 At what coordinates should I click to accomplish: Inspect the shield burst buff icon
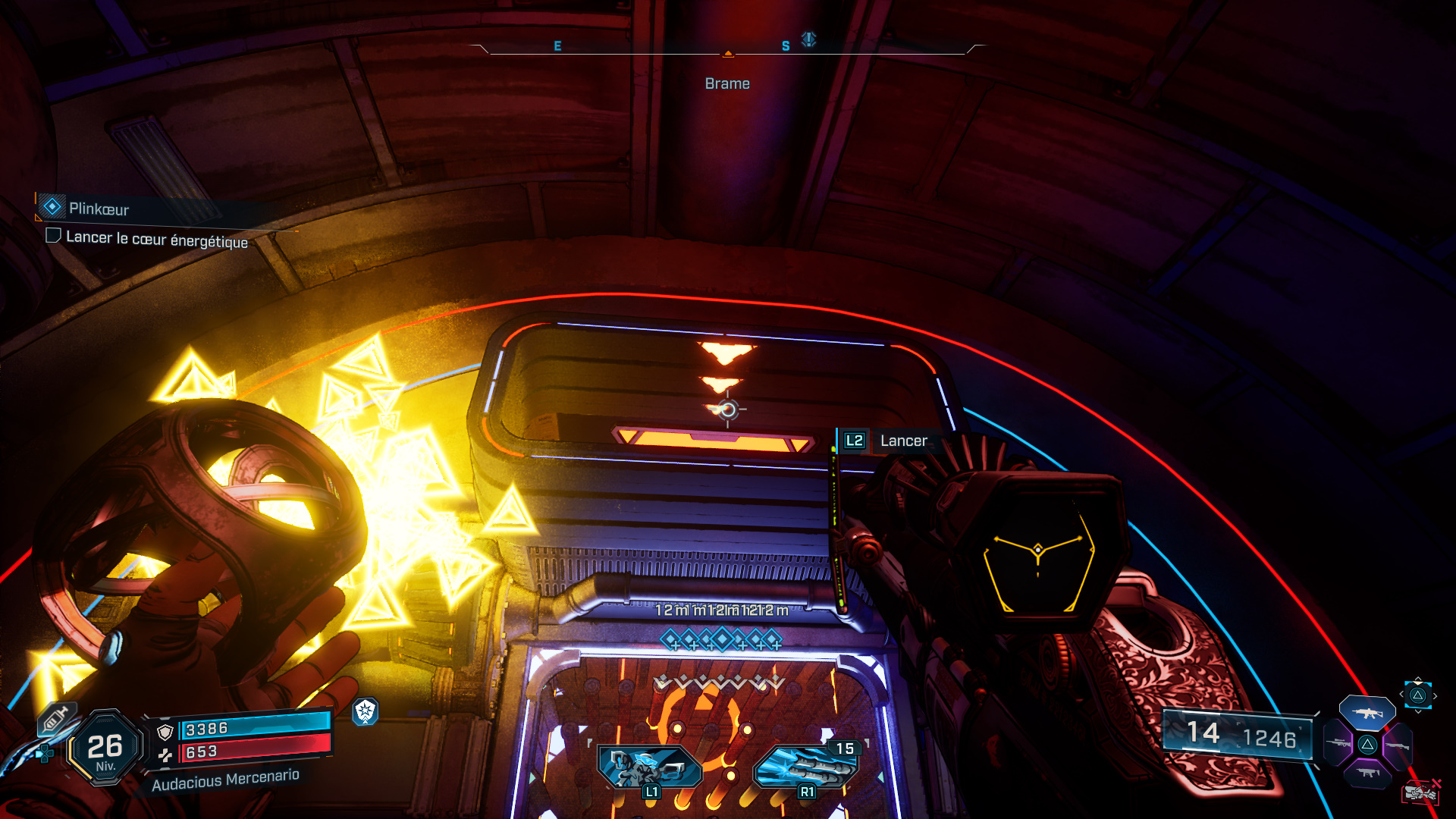point(366,711)
